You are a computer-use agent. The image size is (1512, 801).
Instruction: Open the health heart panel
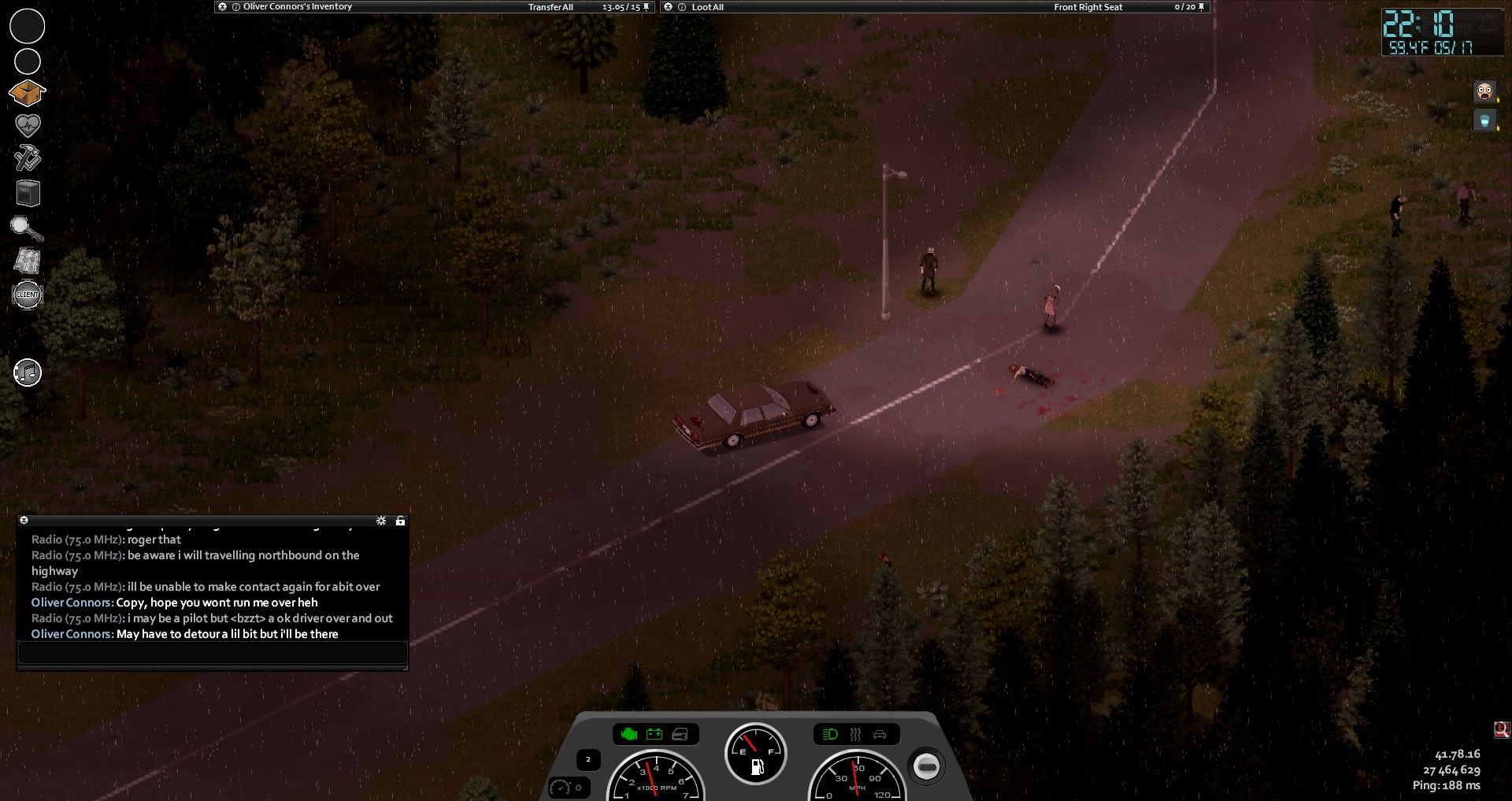pyautogui.click(x=28, y=125)
